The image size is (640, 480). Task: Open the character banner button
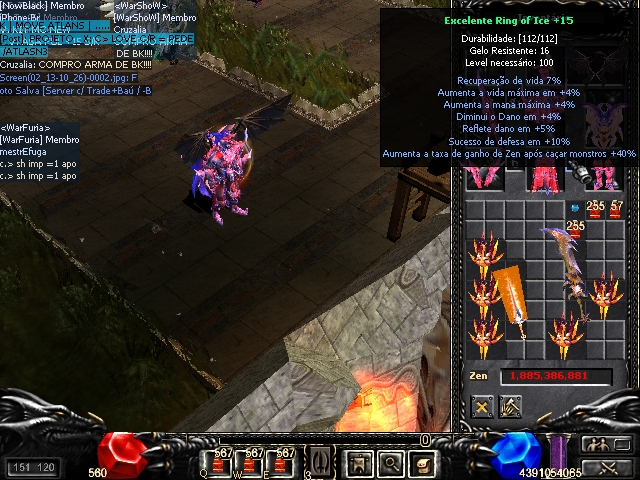358,463
